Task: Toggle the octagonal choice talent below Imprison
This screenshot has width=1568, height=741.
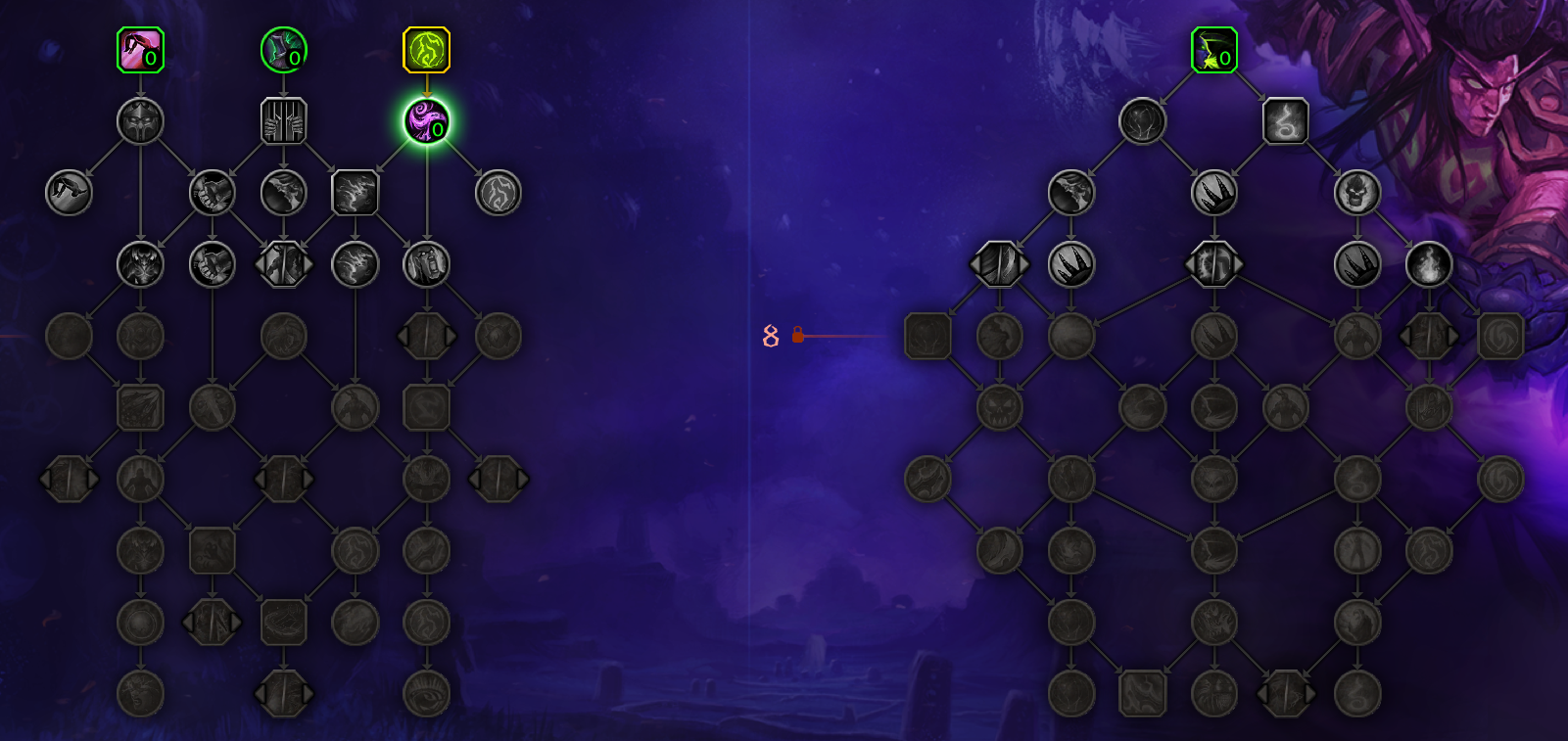Action: [x=284, y=263]
